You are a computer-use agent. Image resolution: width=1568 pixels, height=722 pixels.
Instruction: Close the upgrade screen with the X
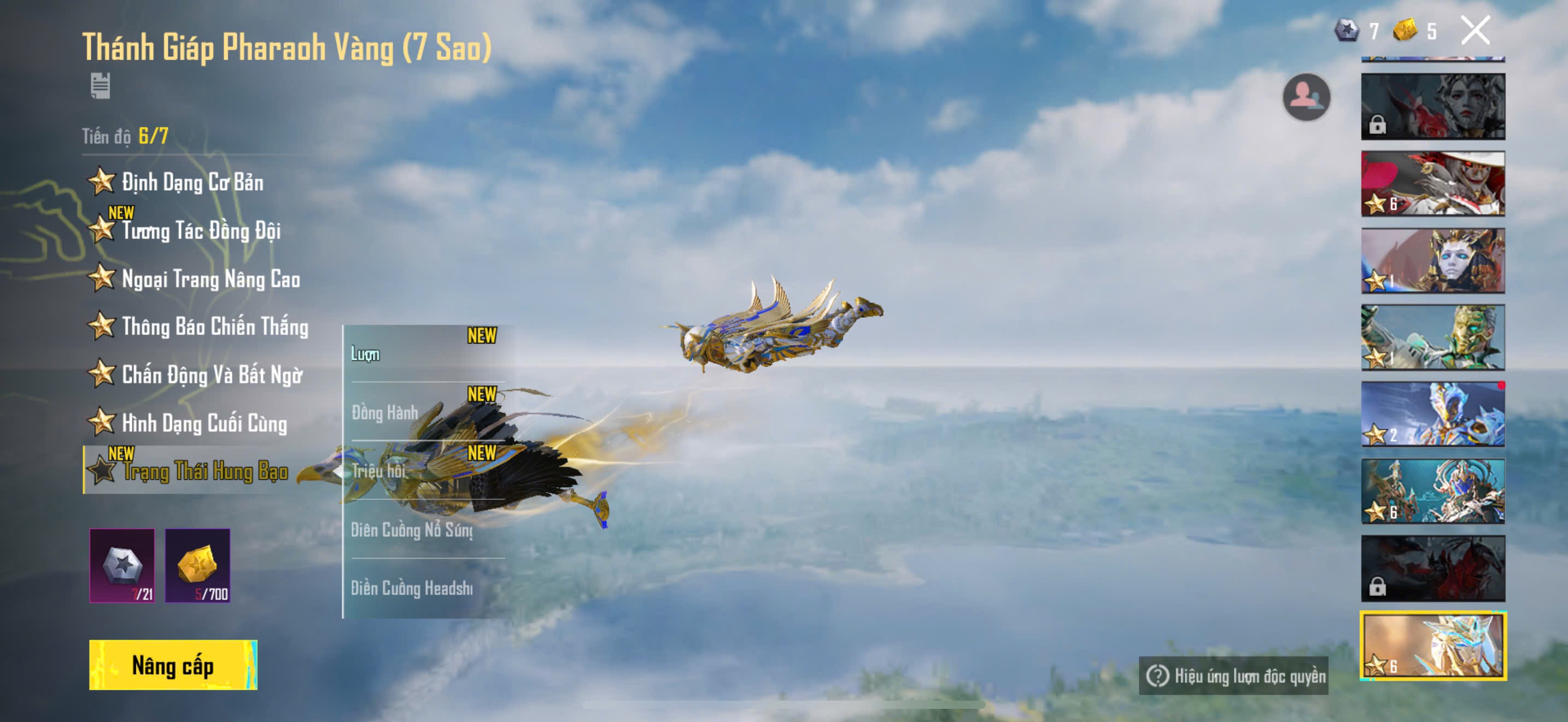[1475, 31]
